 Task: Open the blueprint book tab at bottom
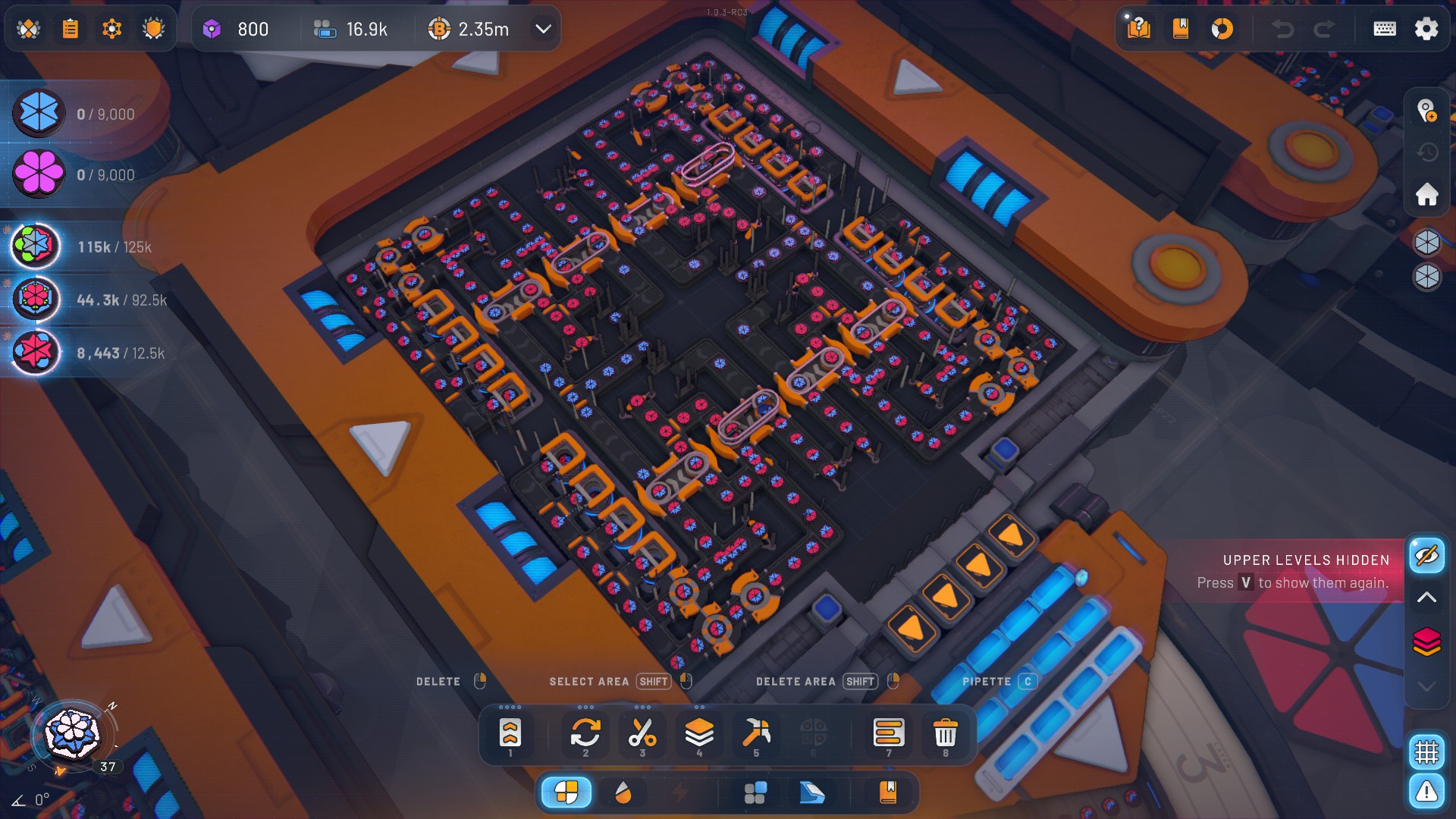pyautogui.click(x=887, y=792)
